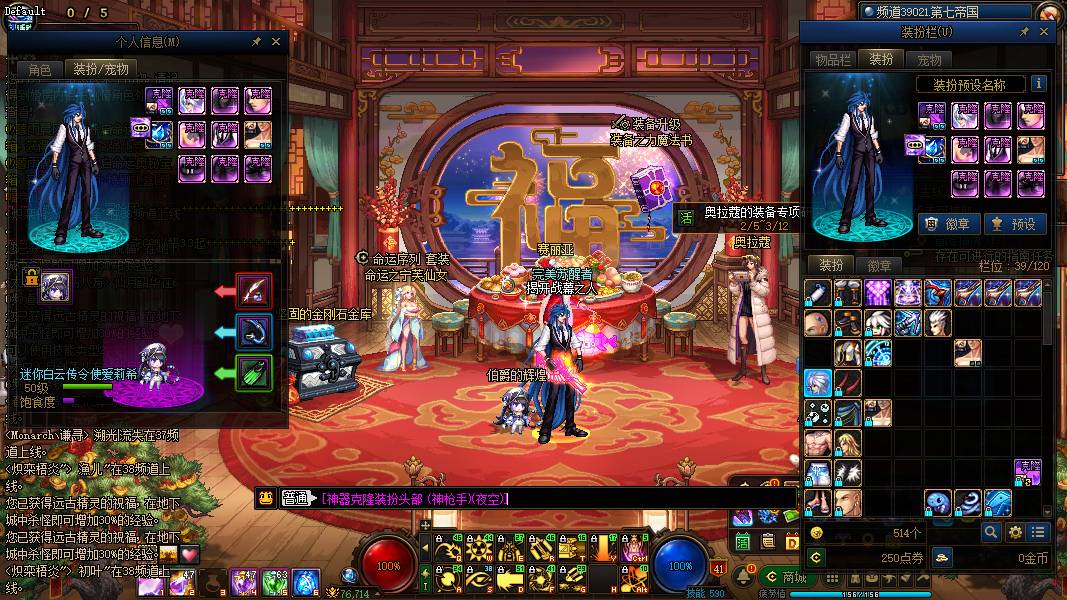Image resolution: width=1067 pixels, height=600 pixels.
Task: Click the pet portrait slot with lock icon
Action: pos(55,286)
